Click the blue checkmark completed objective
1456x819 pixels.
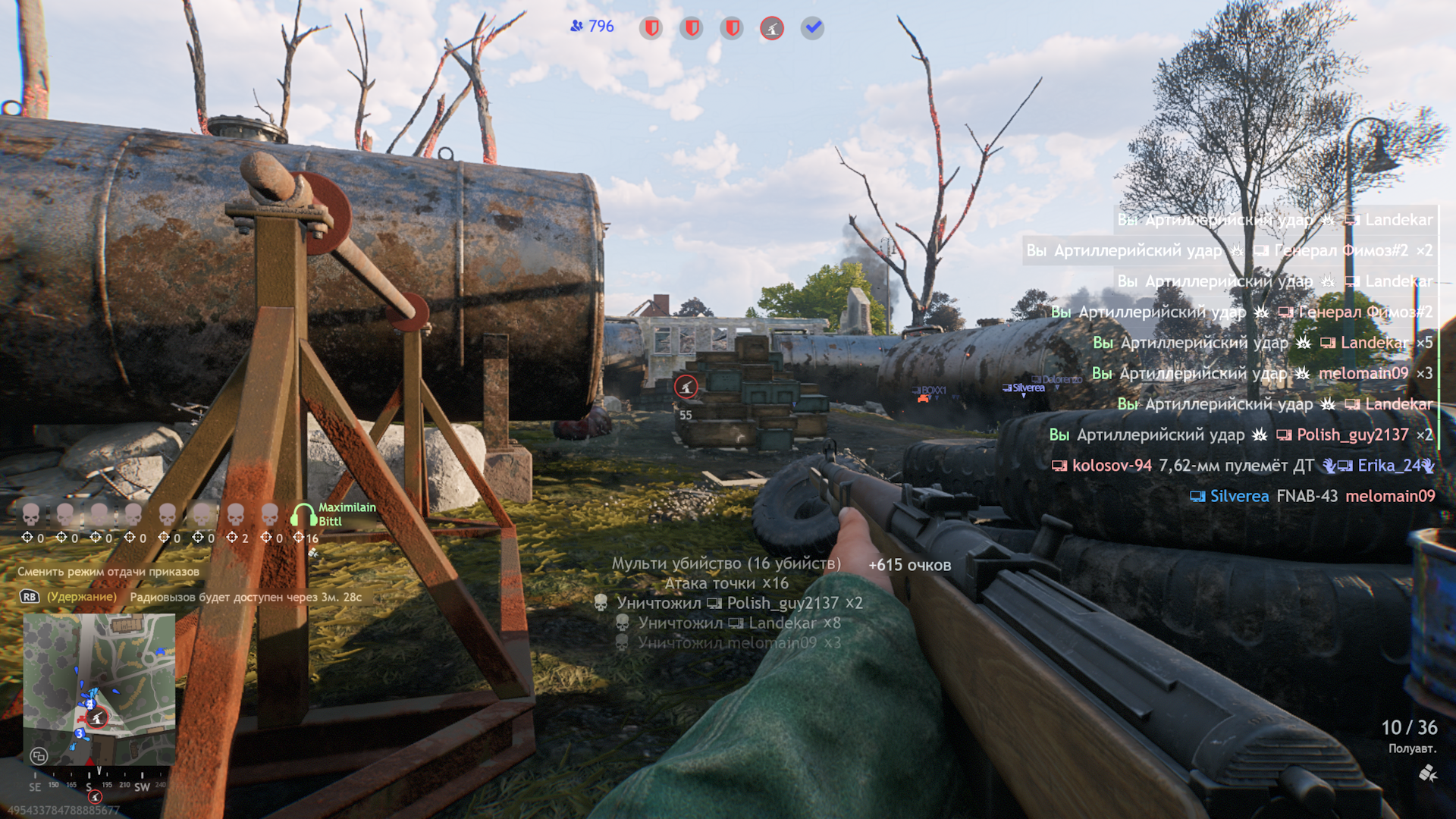(812, 29)
